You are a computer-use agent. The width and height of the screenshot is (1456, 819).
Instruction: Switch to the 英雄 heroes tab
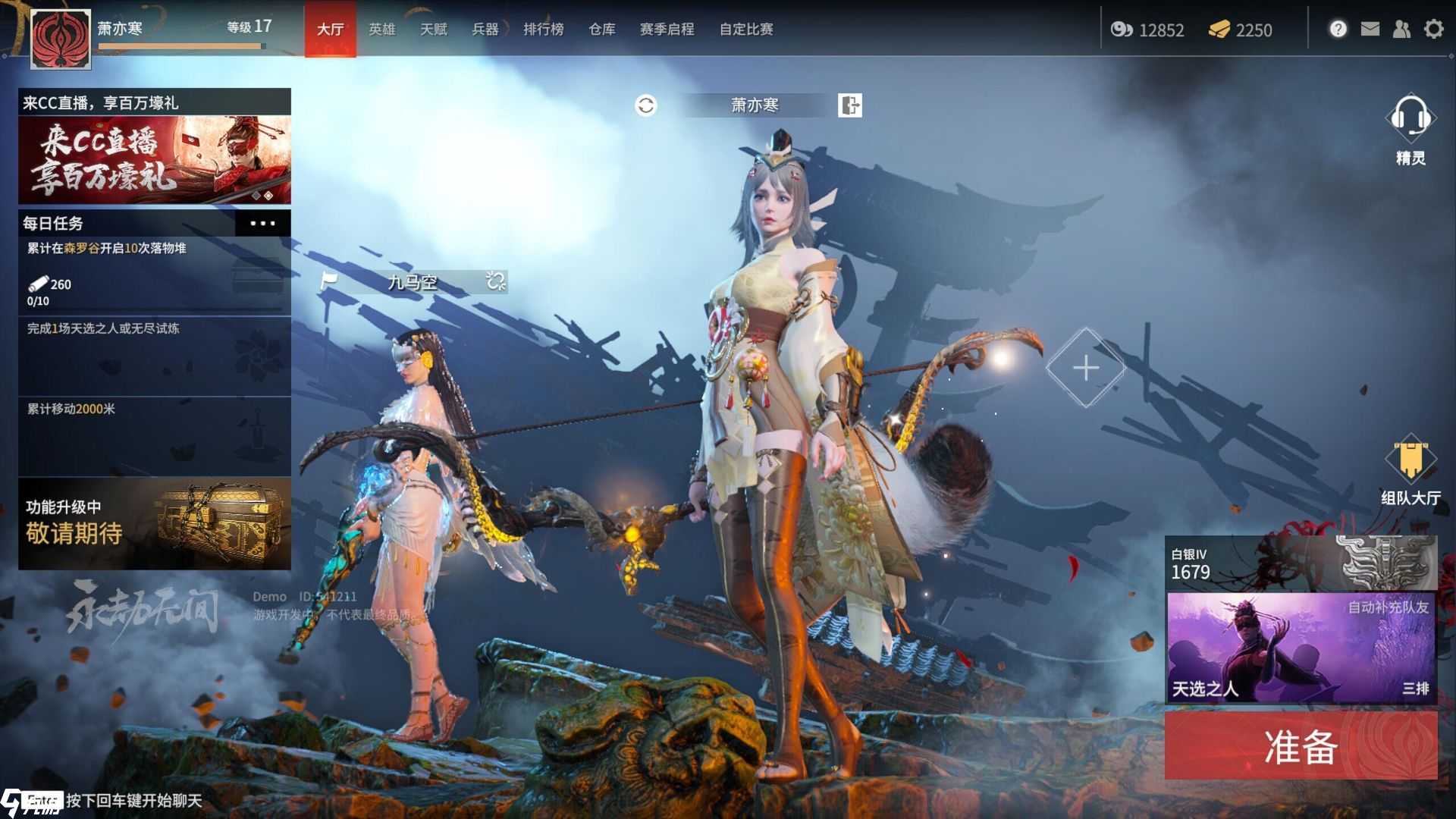[381, 30]
